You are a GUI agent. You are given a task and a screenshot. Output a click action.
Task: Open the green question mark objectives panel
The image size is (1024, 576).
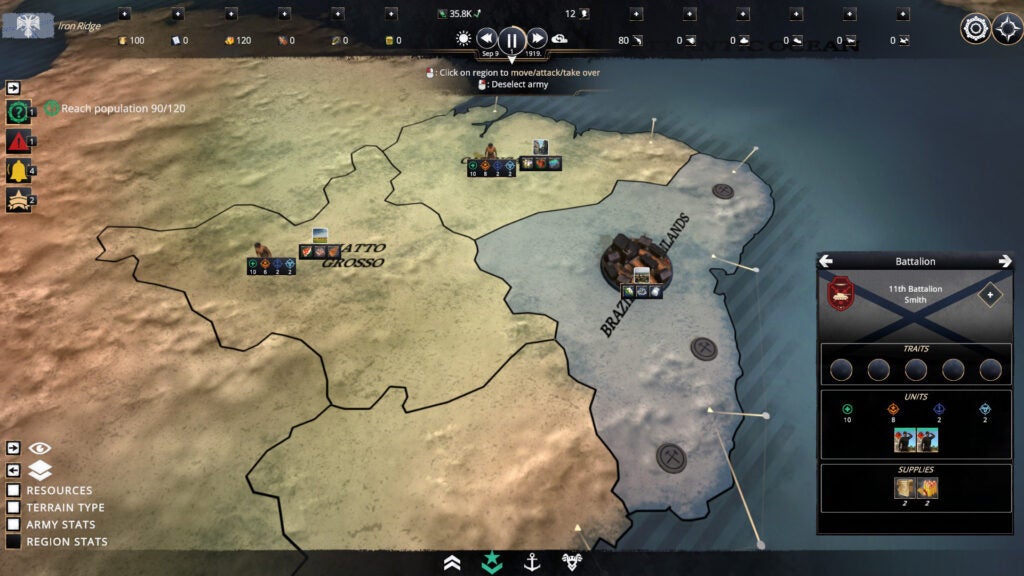(17, 111)
